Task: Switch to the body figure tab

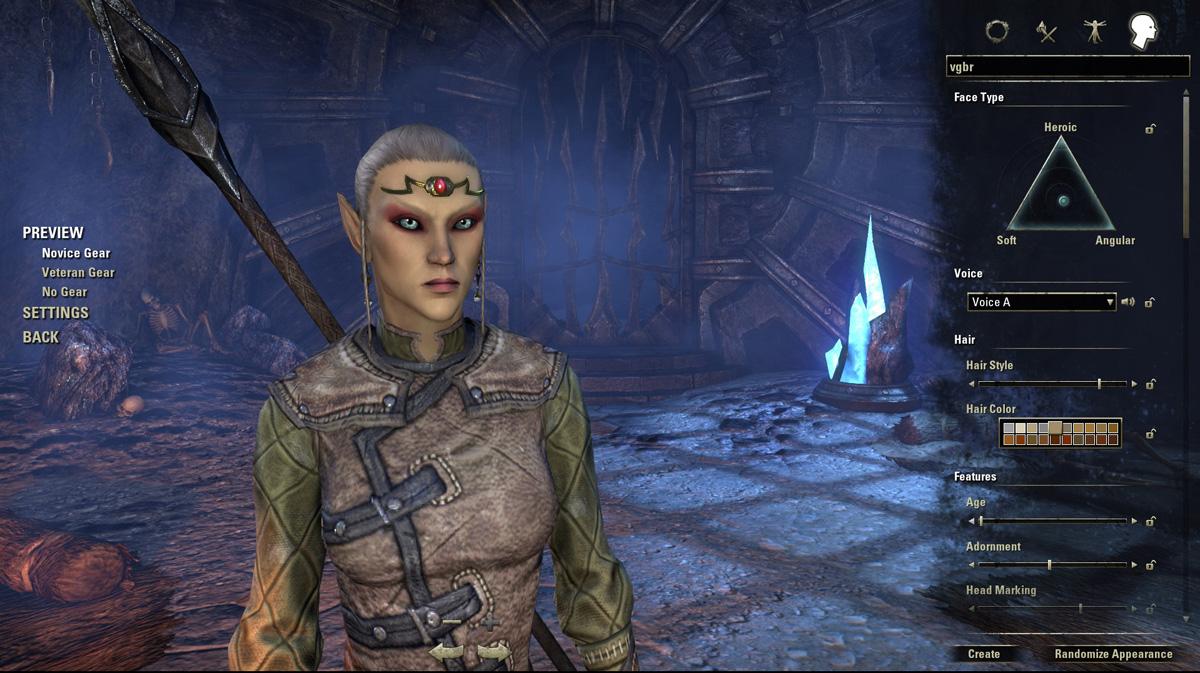Action: pyautogui.click(x=1095, y=31)
